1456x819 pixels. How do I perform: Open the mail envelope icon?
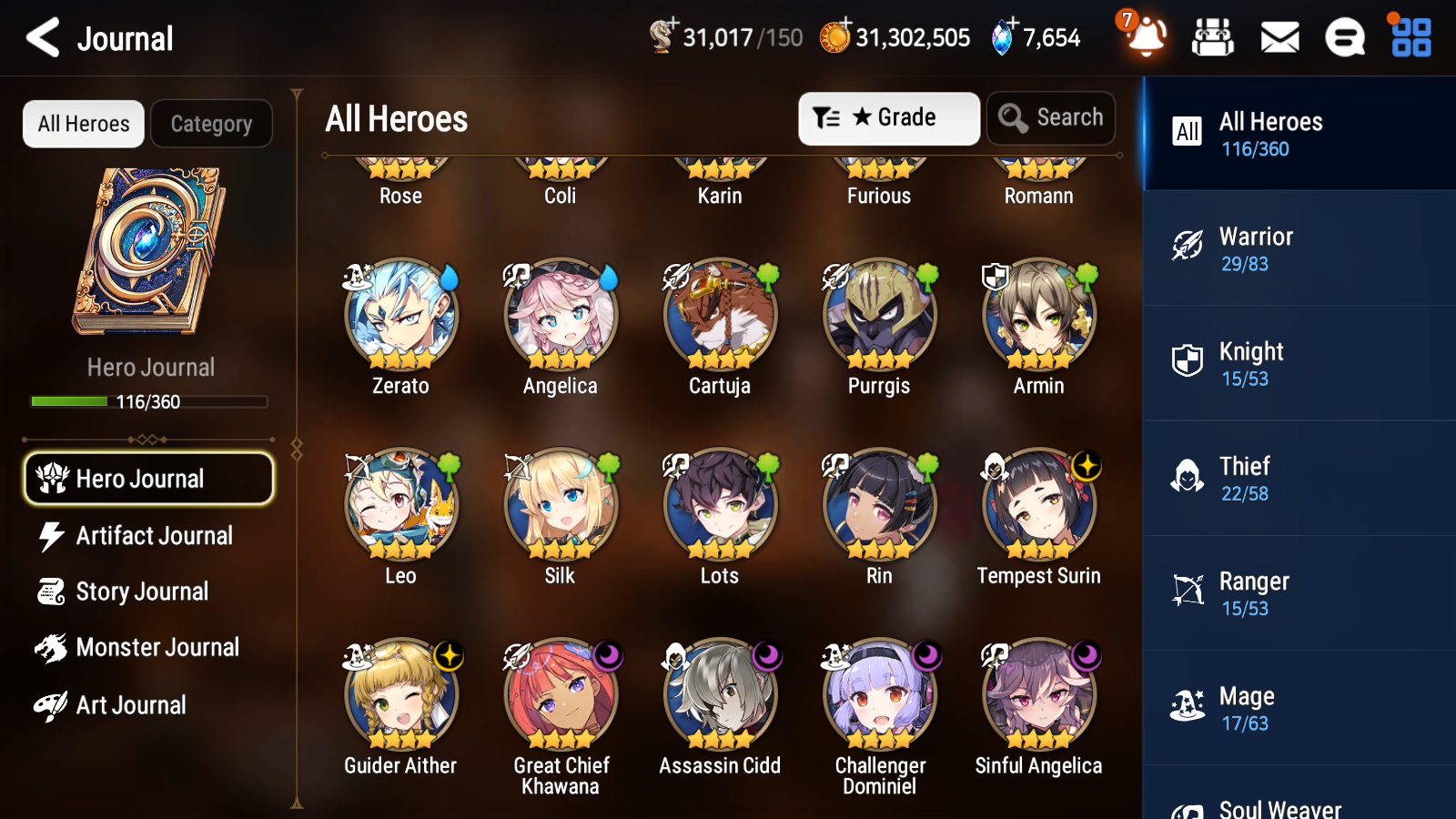point(1279,38)
